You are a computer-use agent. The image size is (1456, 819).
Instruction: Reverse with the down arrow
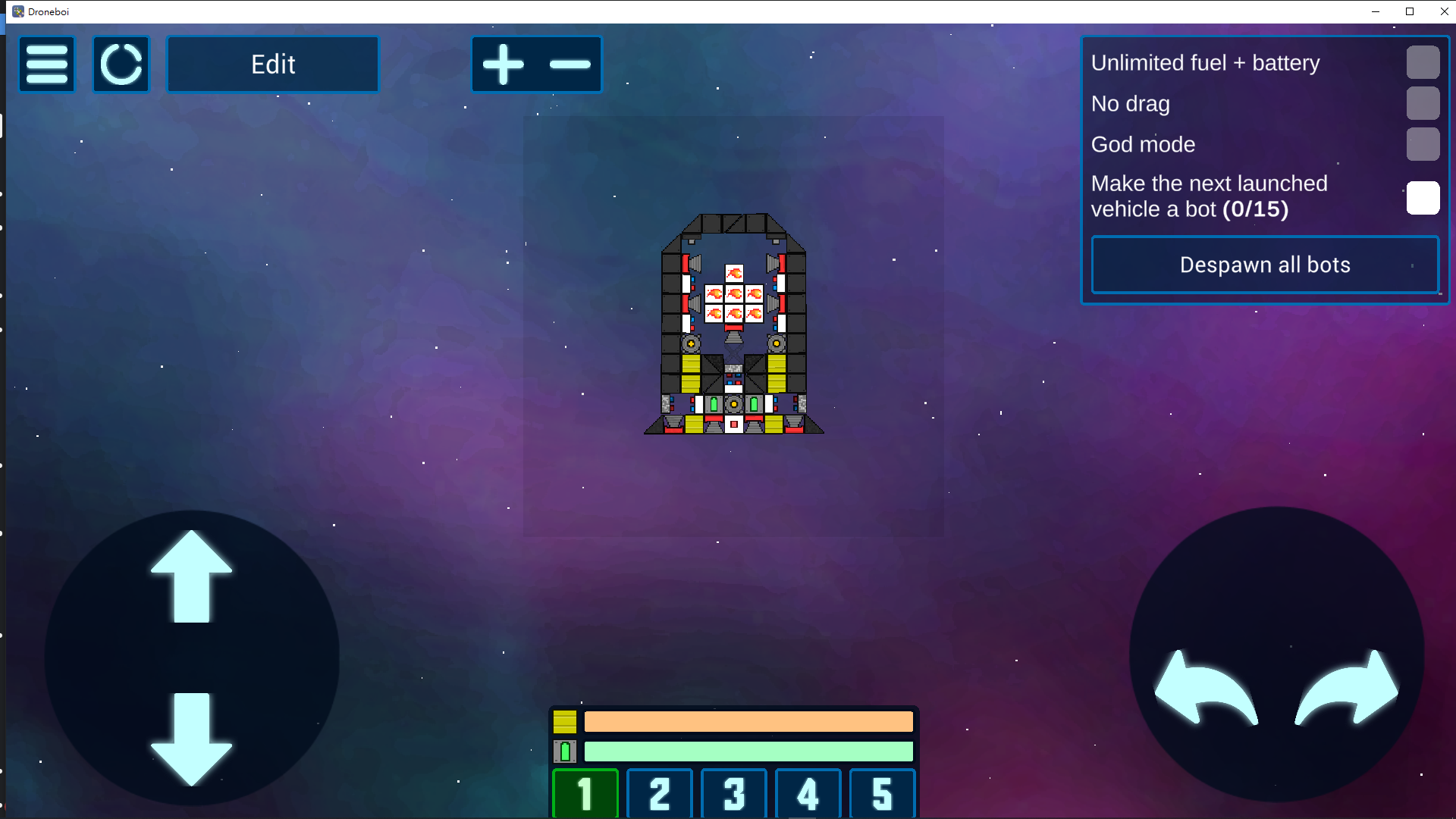point(192,738)
